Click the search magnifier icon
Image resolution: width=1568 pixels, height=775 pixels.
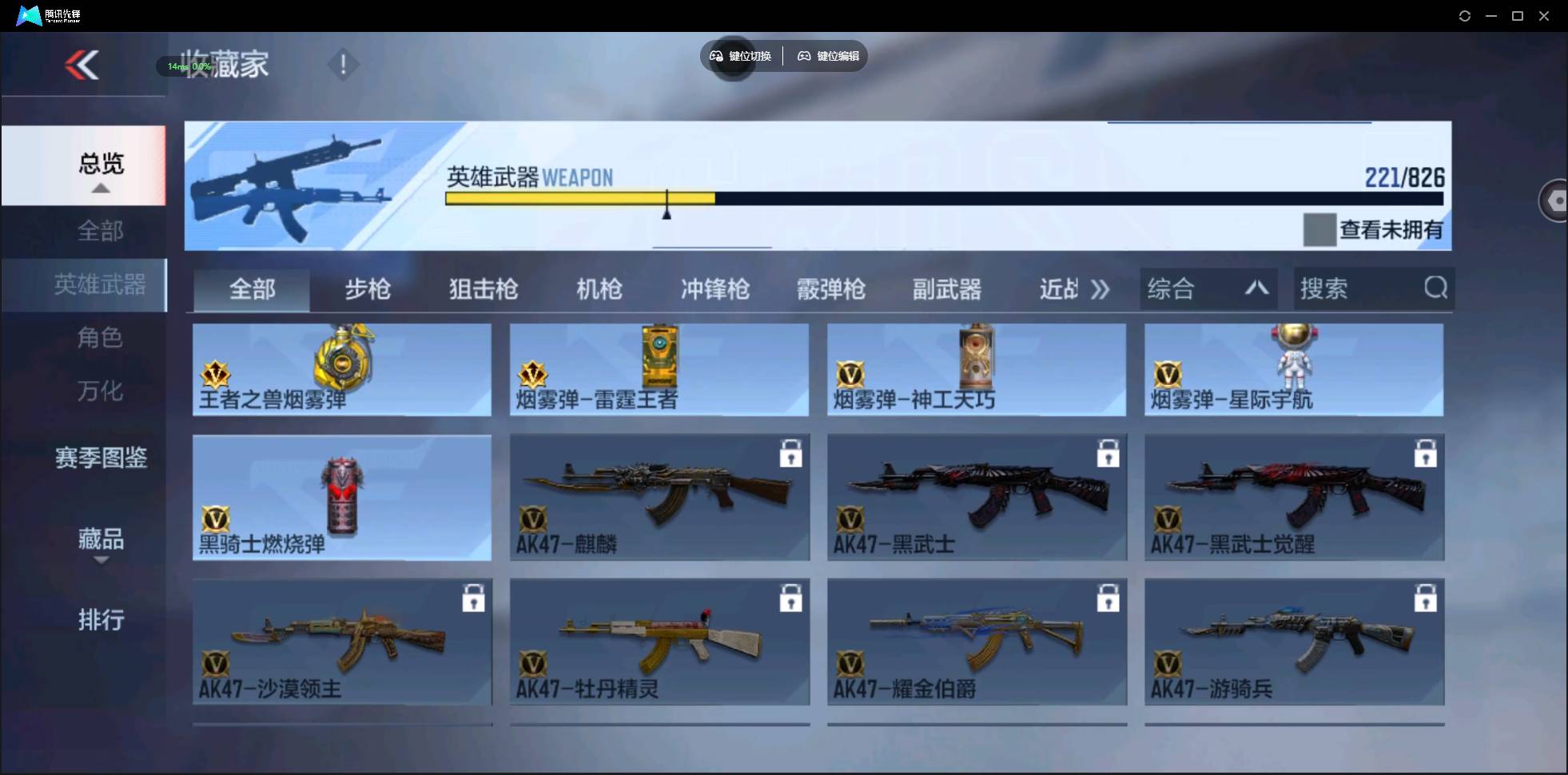1436,288
